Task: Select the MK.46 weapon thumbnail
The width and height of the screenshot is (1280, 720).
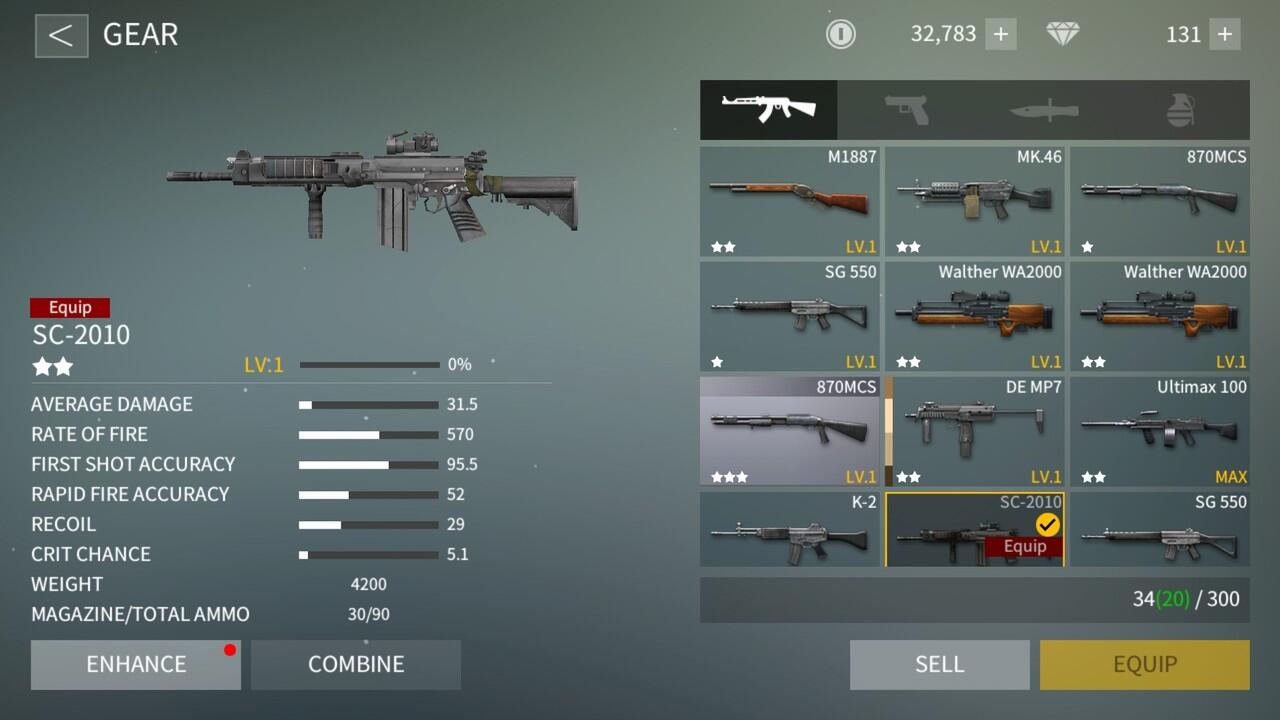Action: 974,200
